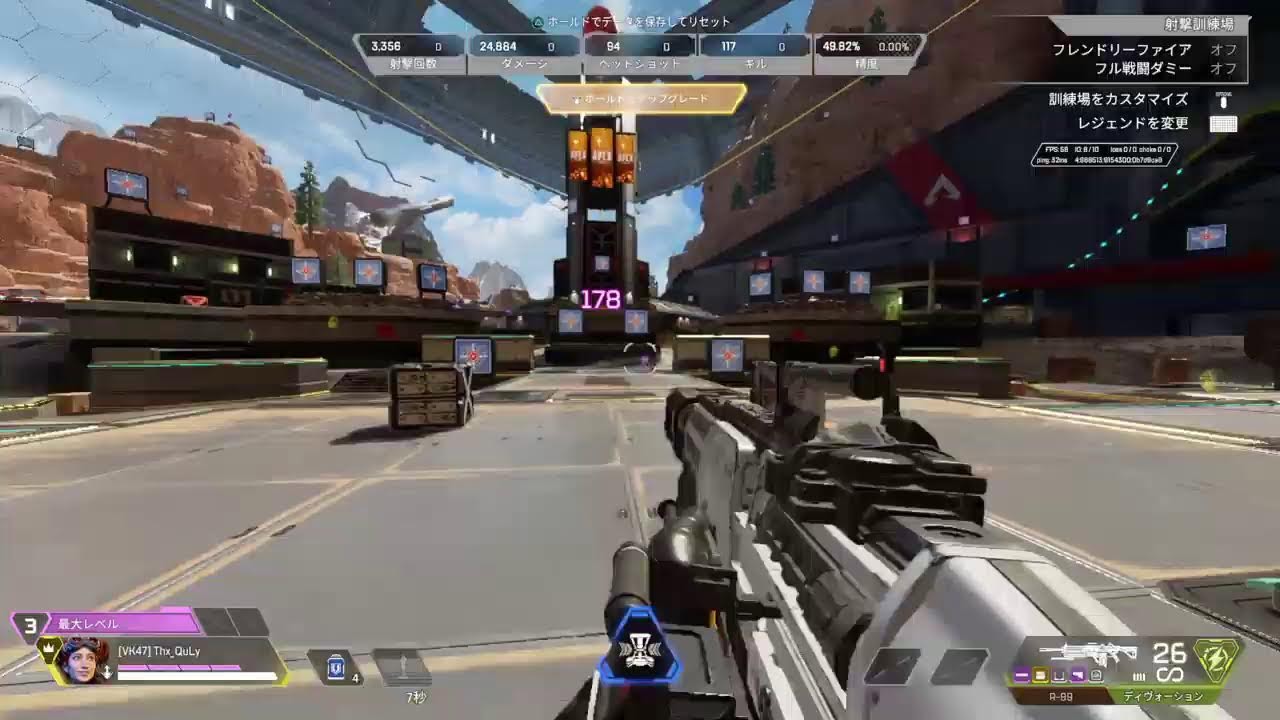
Task: Activate the tactical ability on cooldown
Action: tap(401, 668)
